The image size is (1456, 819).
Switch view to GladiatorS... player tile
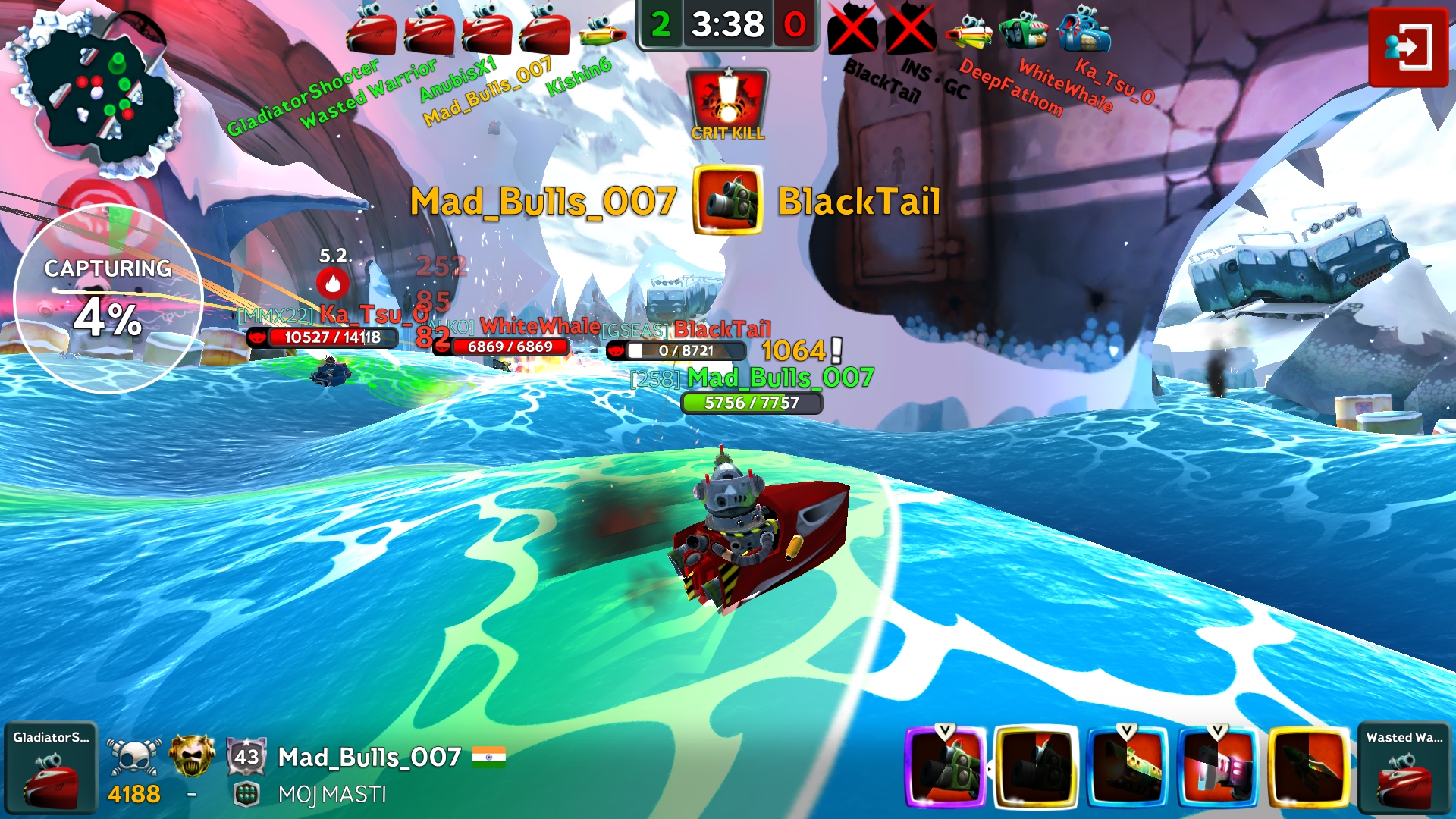51,768
